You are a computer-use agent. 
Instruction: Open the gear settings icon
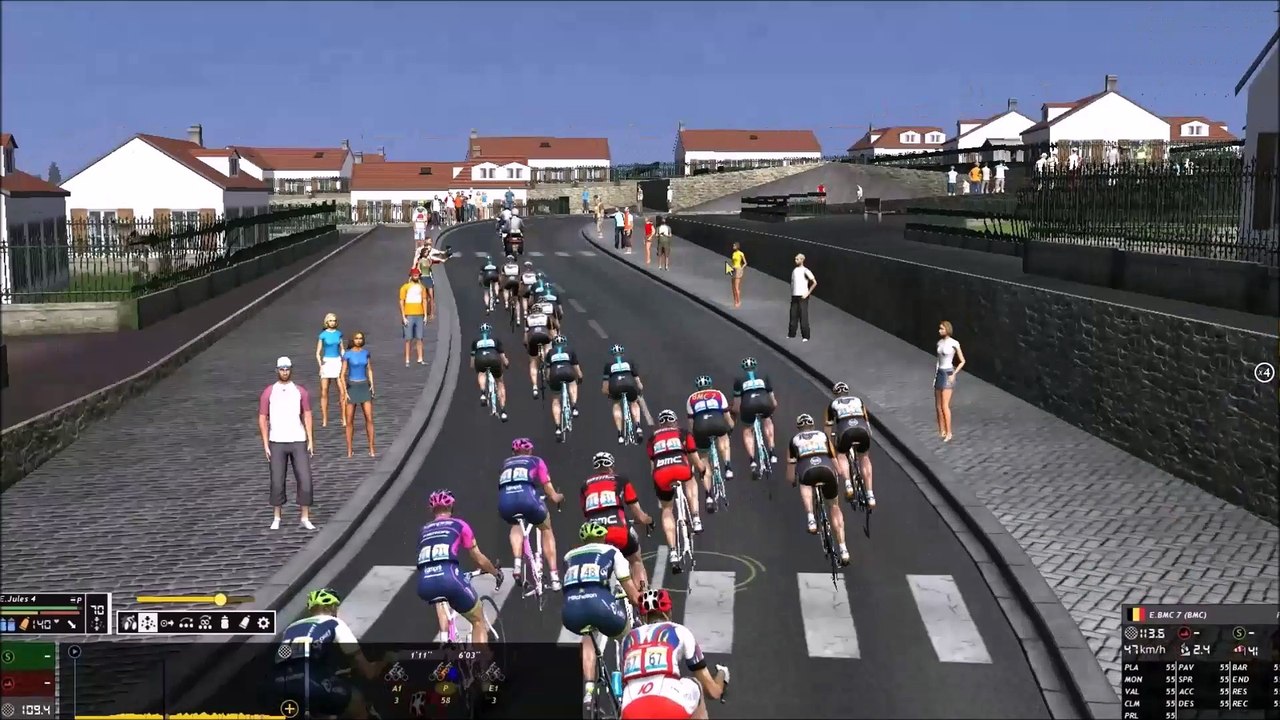(x=264, y=623)
